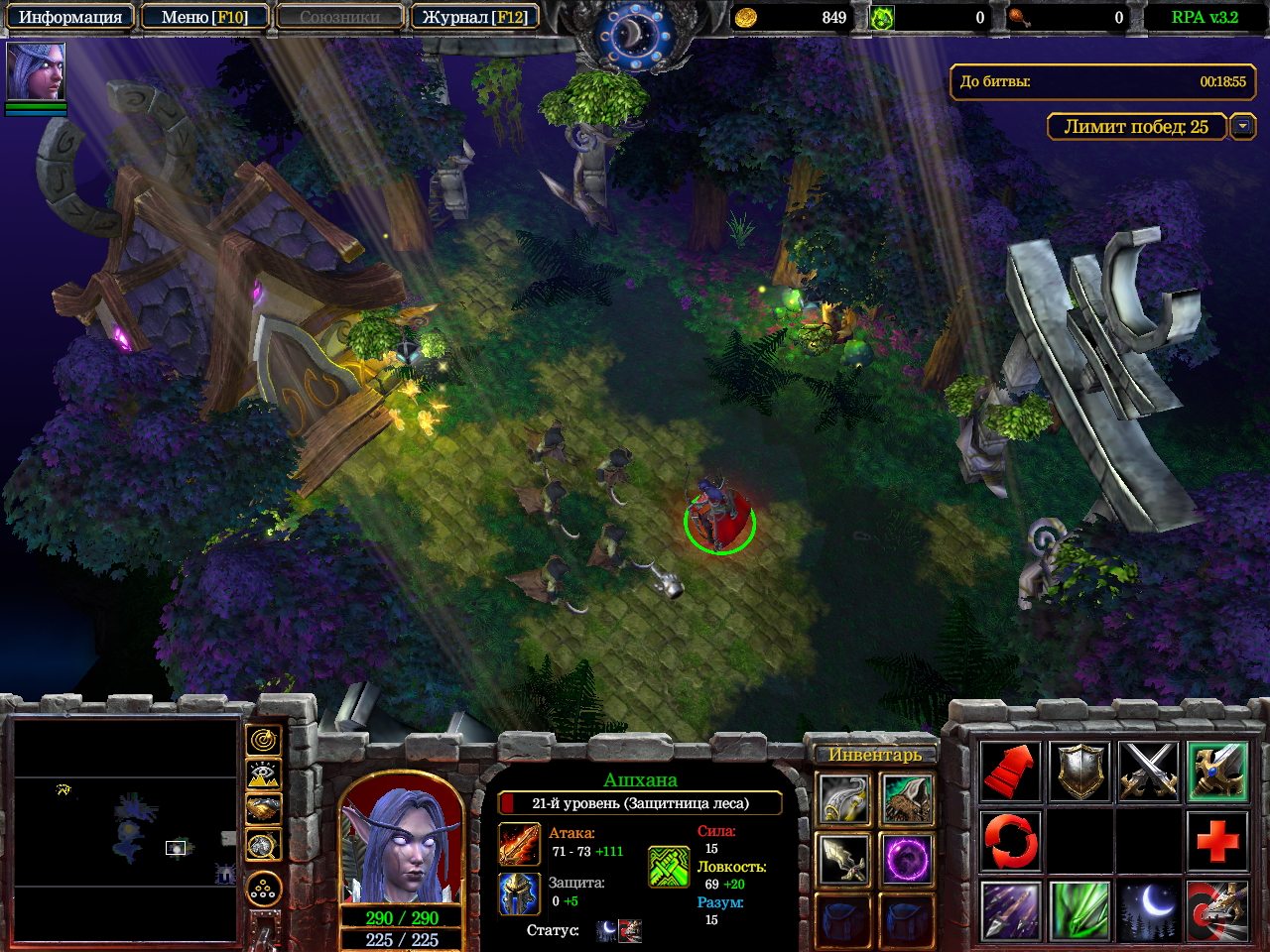Open Меню [F10]
This screenshot has height=952, width=1270.
coord(204,17)
